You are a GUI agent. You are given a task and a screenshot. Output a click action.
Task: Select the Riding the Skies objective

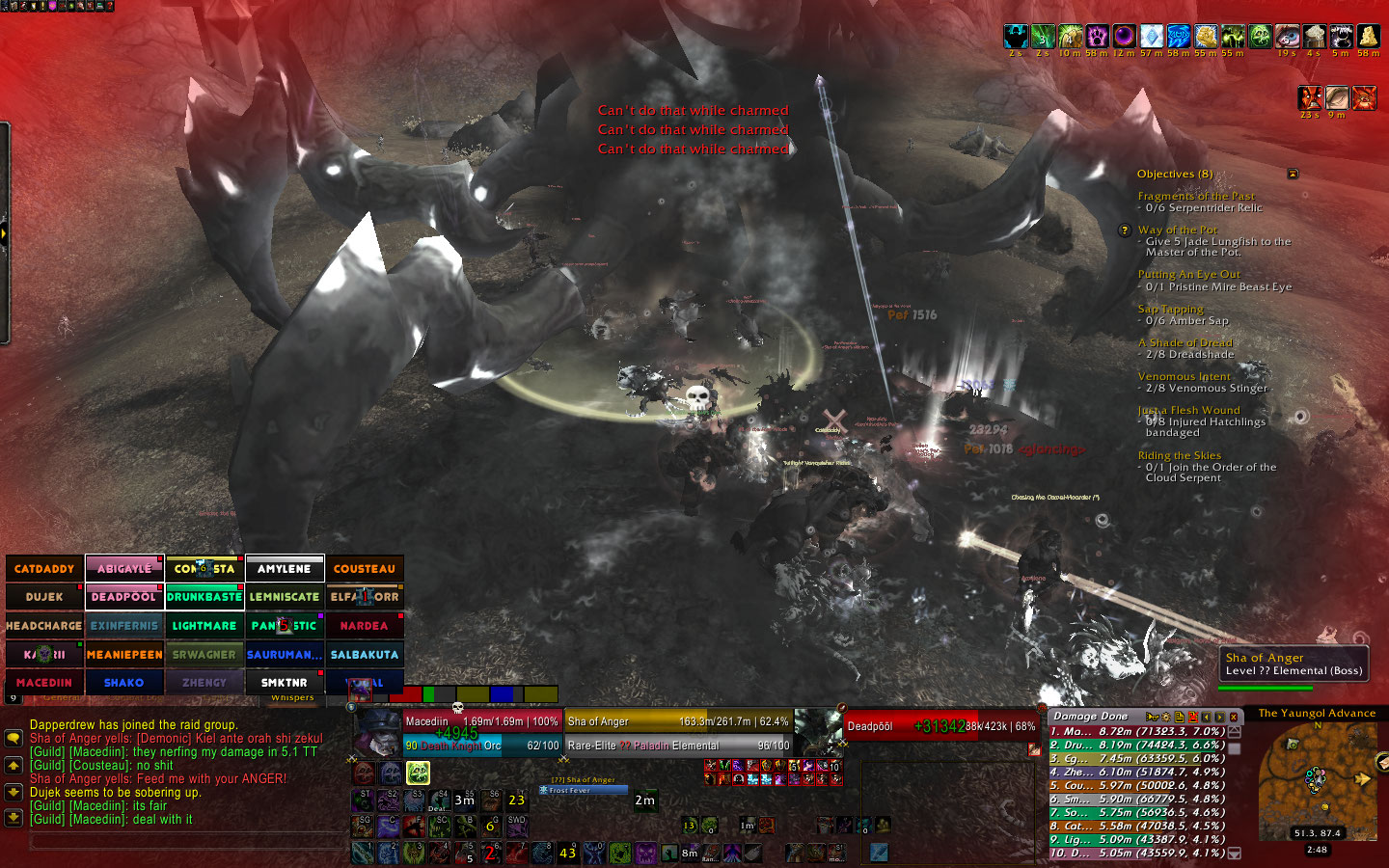pyautogui.click(x=1179, y=455)
